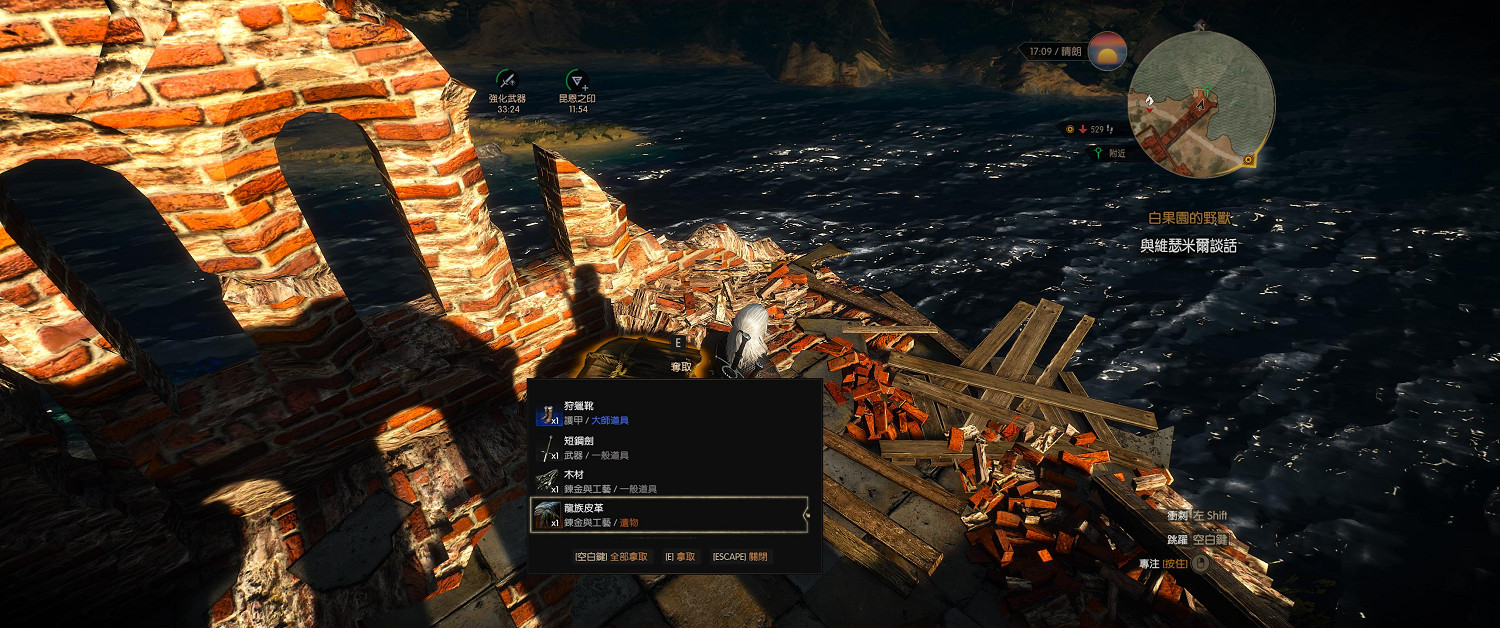Image resolution: width=1500 pixels, height=628 pixels.
Task: Click the 昆恩之印 Quen sign buff icon
Action: 577,81
